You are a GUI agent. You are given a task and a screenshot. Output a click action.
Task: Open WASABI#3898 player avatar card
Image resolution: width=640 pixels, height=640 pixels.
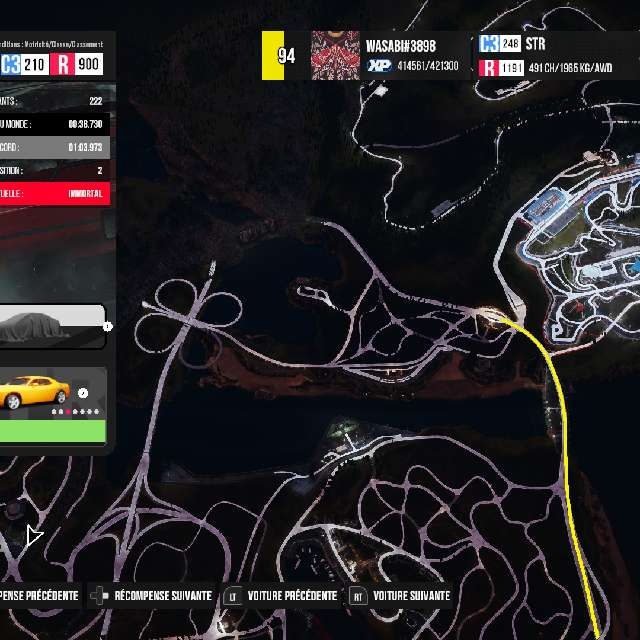point(335,55)
